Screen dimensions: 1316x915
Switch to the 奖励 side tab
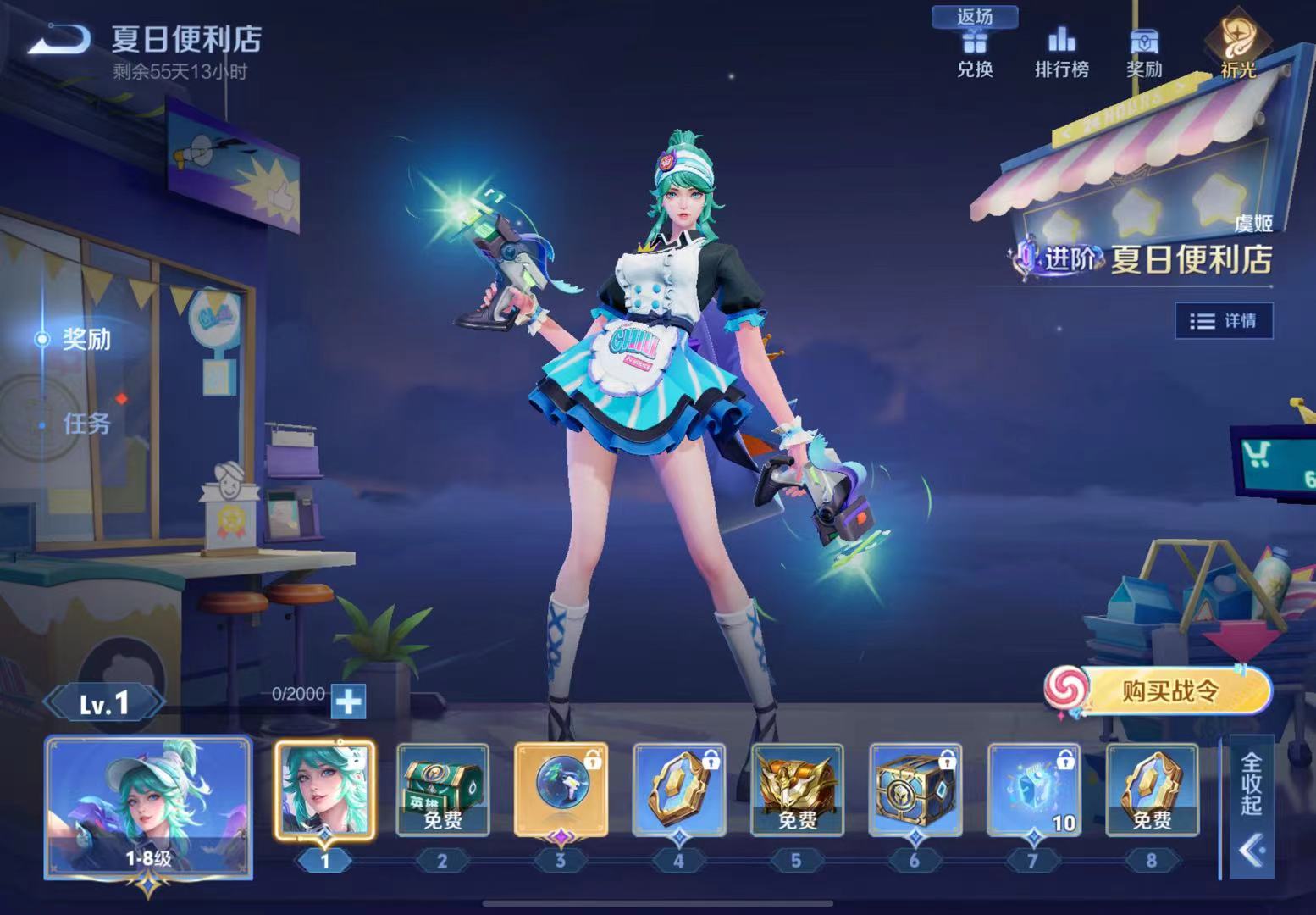(x=86, y=340)
